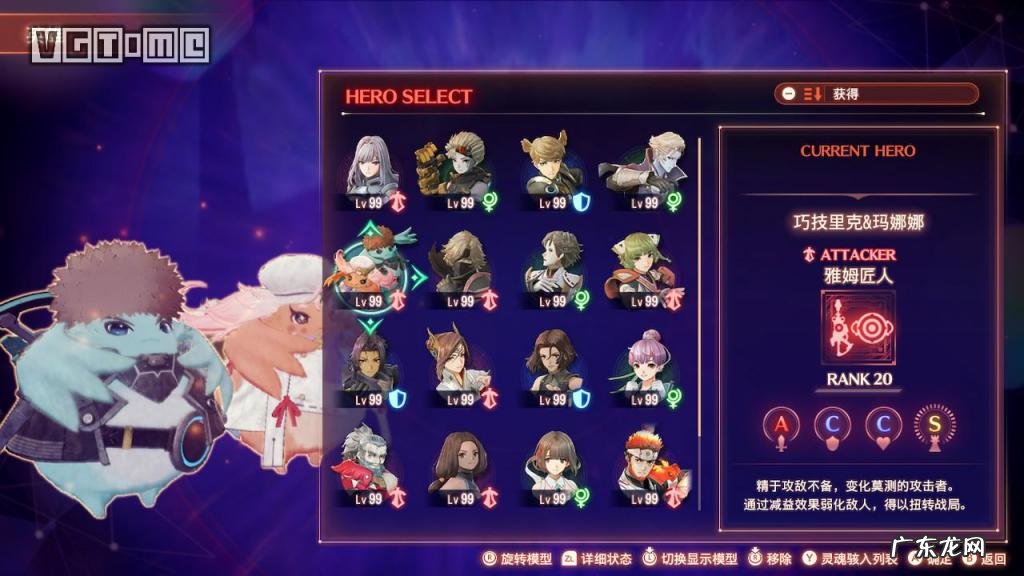This screenshot has height=576, width=1024.
Task: Select the highlighted Nopon duo Riku & Manana
Action: [x=372, y=270]
